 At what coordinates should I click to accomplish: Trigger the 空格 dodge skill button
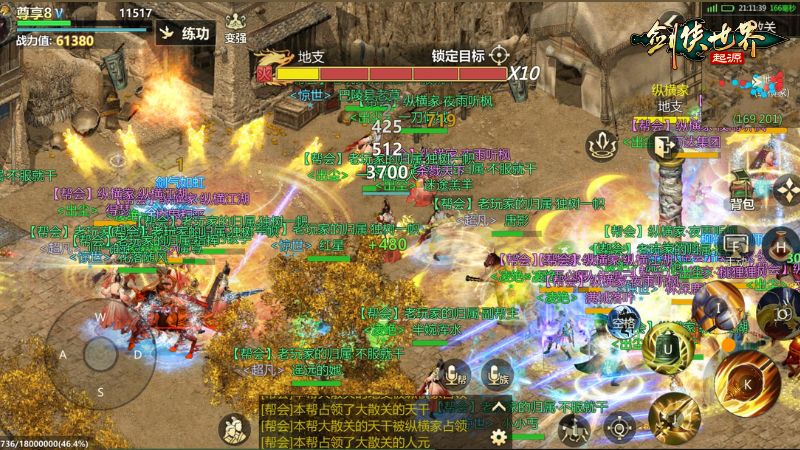coord(625,322)
